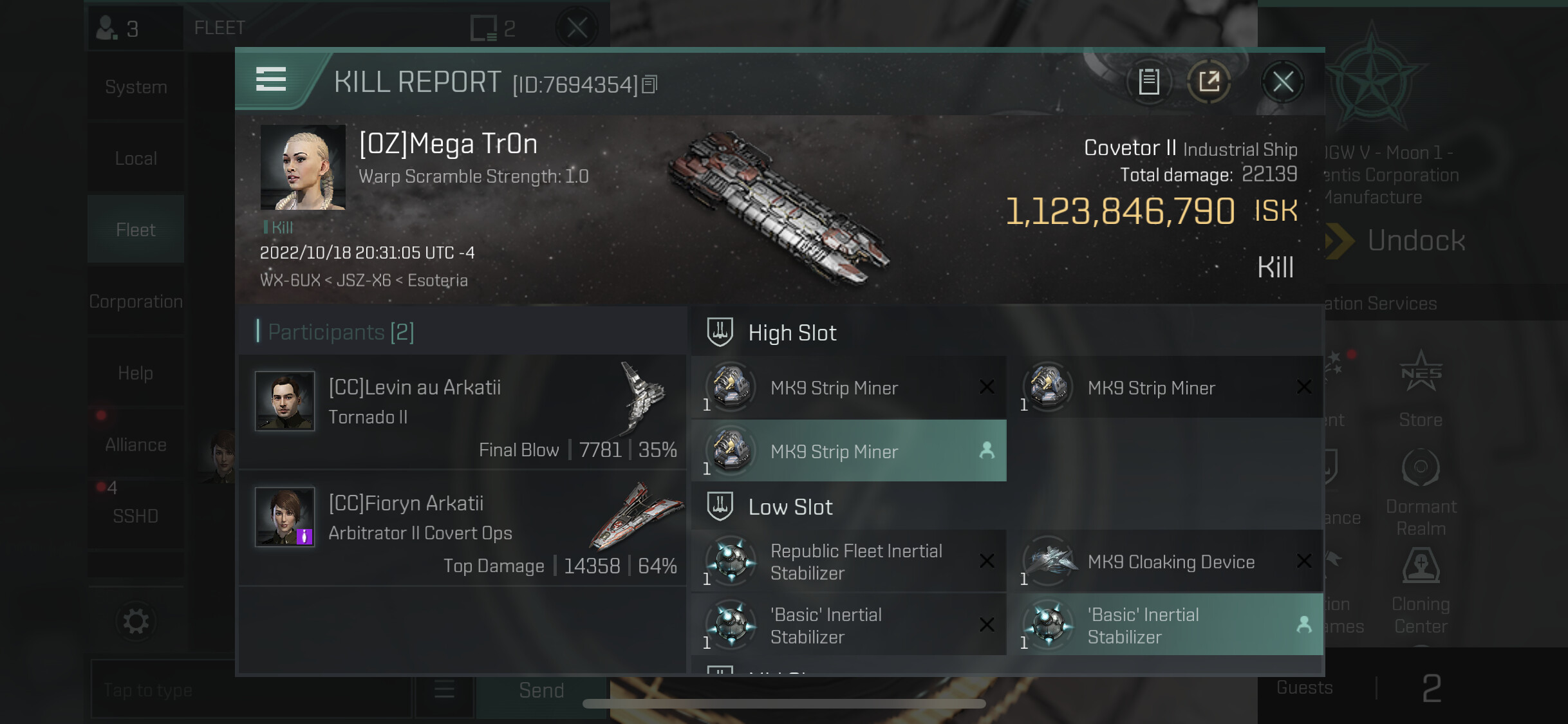Close the Fleet chat panel

(x=577, y=28)
